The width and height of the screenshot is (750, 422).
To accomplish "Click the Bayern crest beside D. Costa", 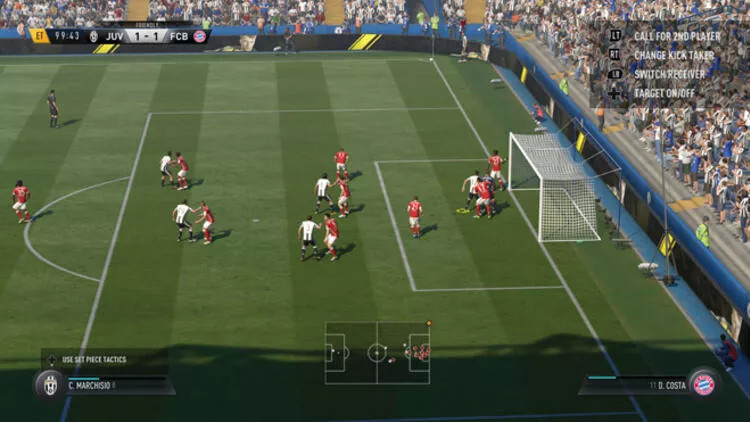I will (704, 385).
